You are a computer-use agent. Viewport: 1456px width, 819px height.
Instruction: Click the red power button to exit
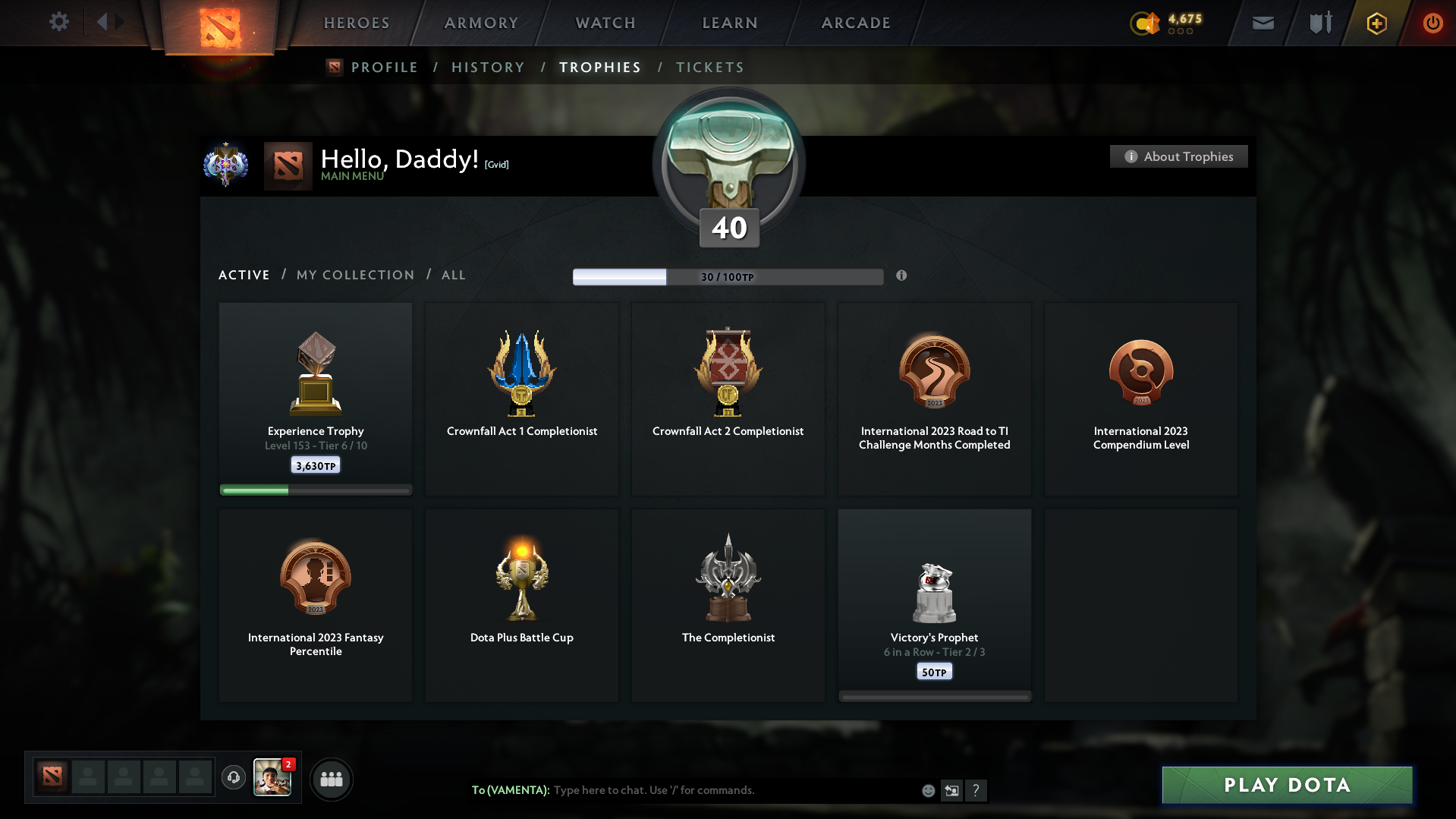tap(1432, 23)
